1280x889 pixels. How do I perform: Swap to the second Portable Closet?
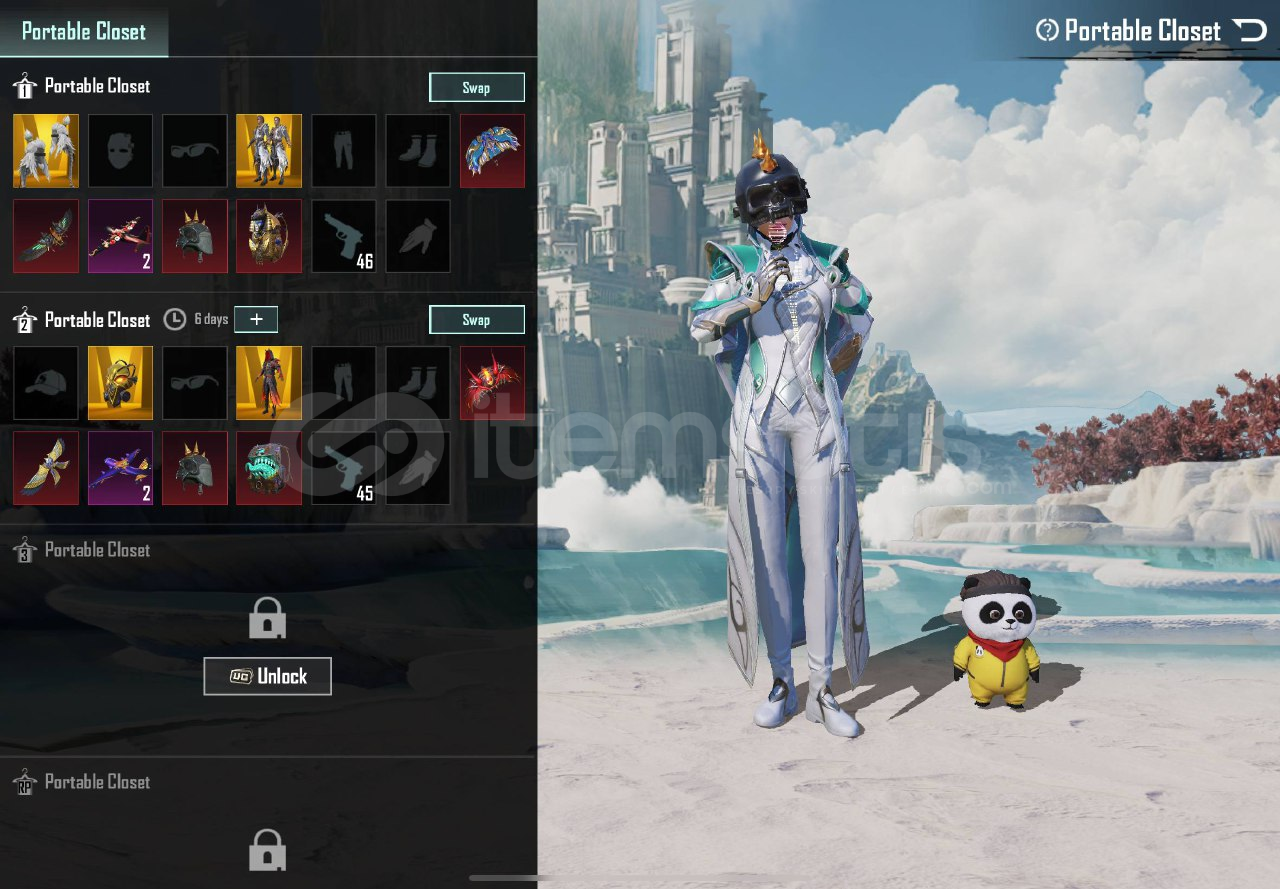476,320
